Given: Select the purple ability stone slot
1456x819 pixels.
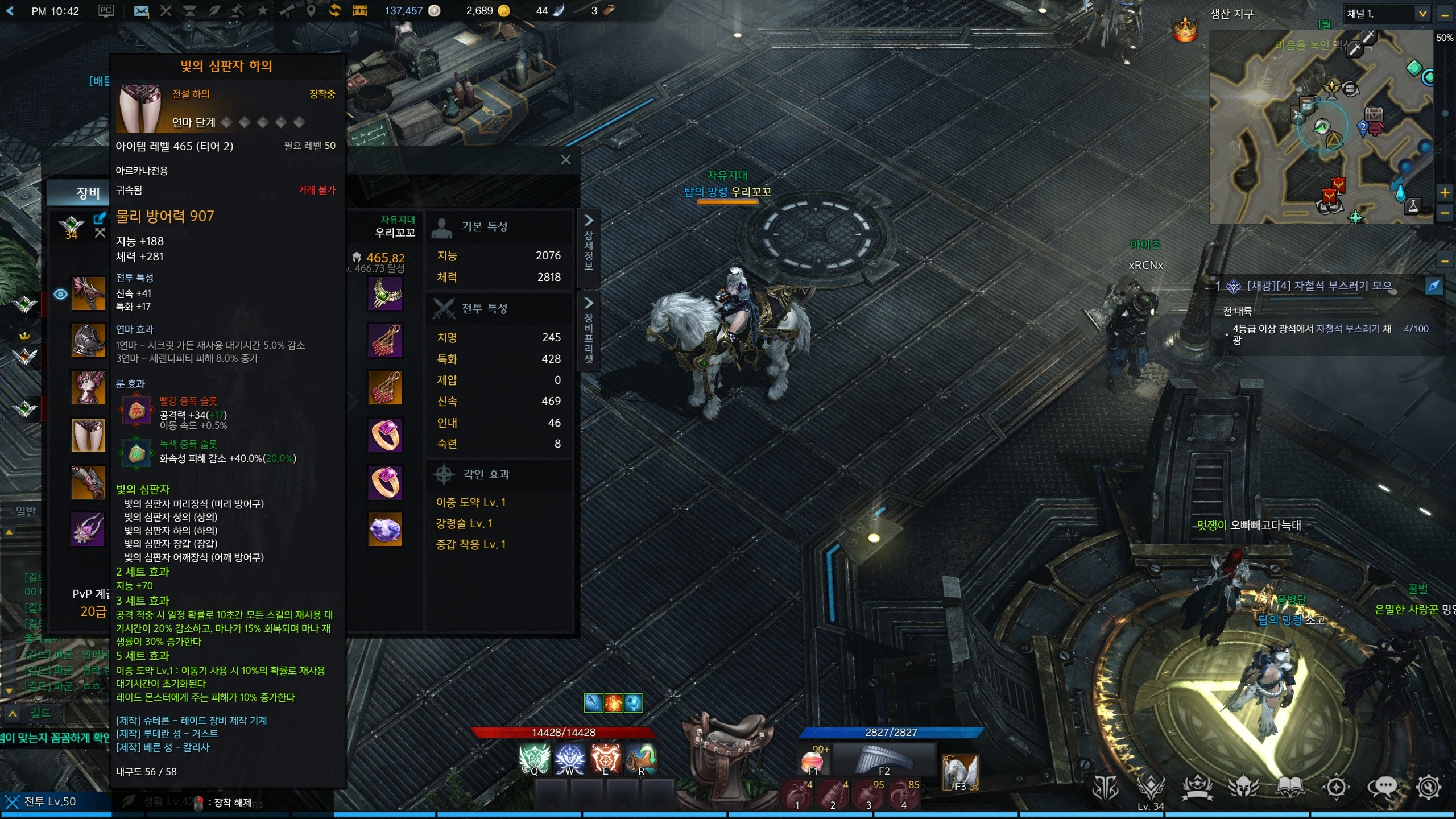Looking at the screenshot, I should 386,529.
